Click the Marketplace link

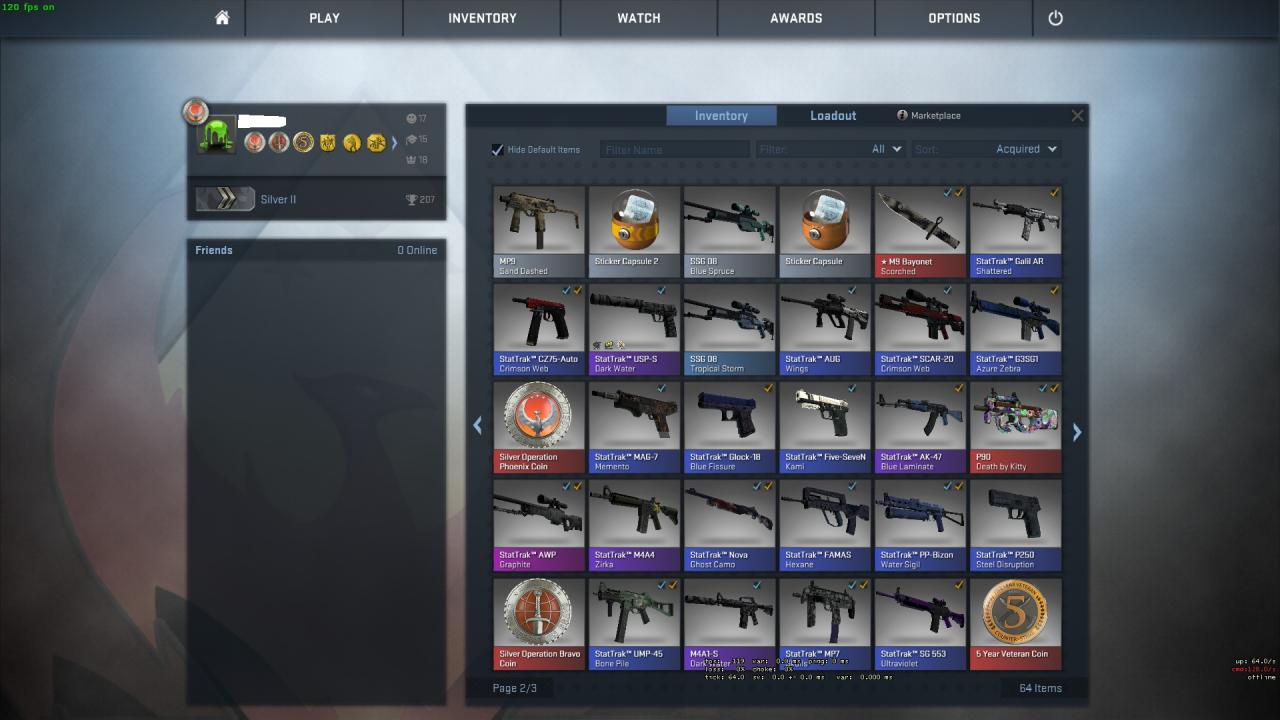coord(935,115)
